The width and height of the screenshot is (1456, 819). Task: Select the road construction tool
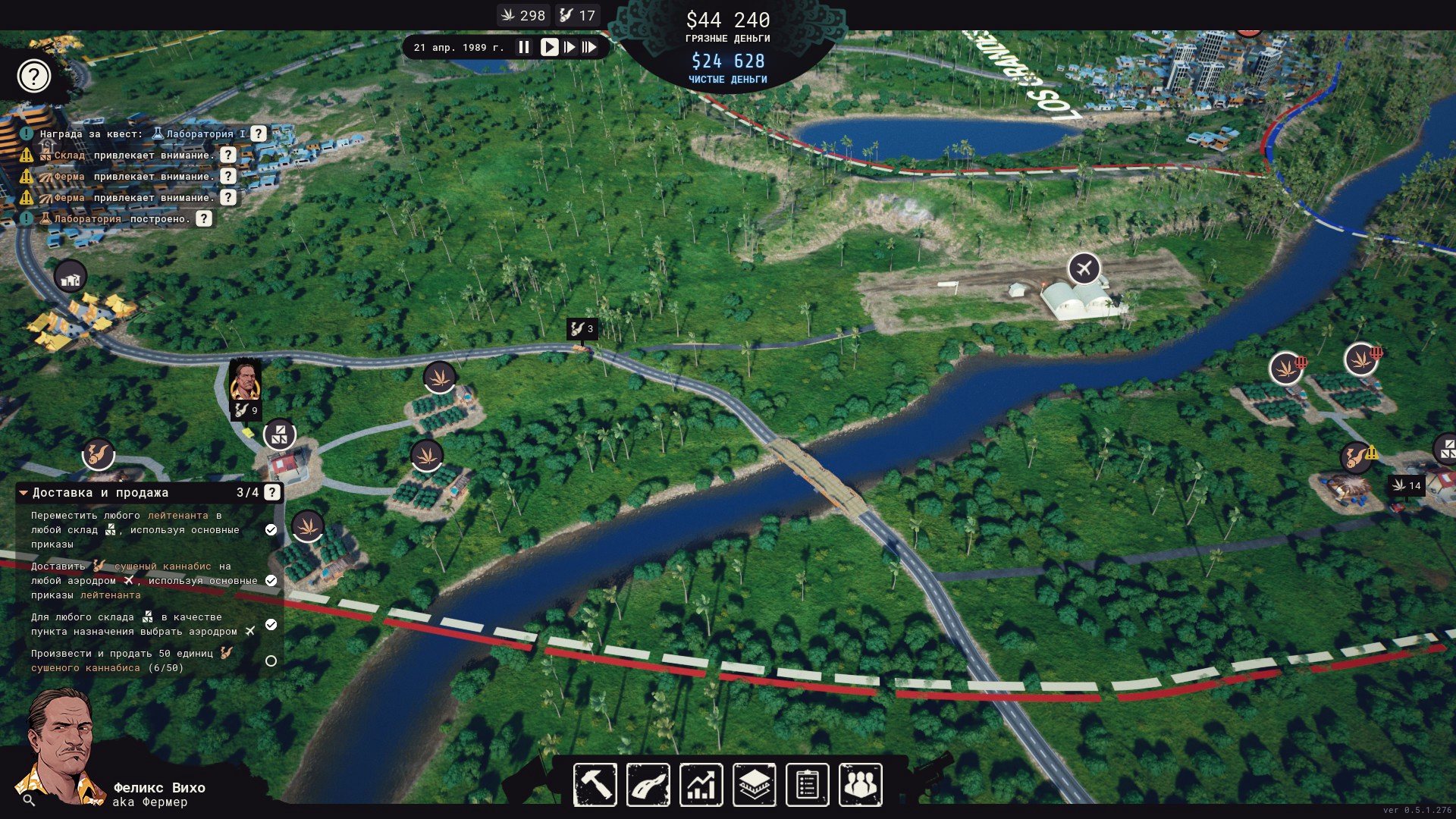648,785
